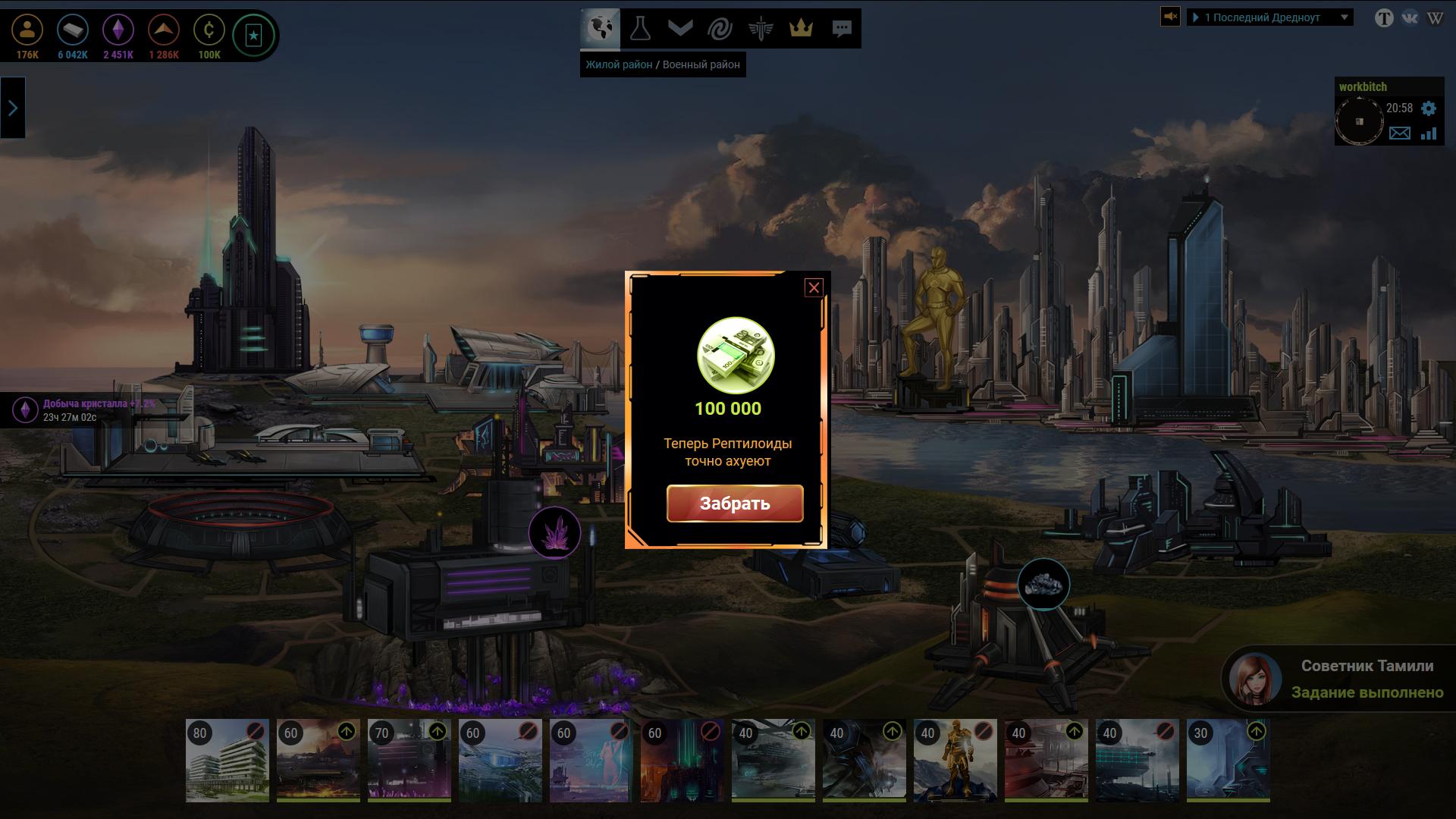Open settings gear in player panel
Image resolution: width=1456 pixels, height=819 pixels.
(x=1429, y=108)
